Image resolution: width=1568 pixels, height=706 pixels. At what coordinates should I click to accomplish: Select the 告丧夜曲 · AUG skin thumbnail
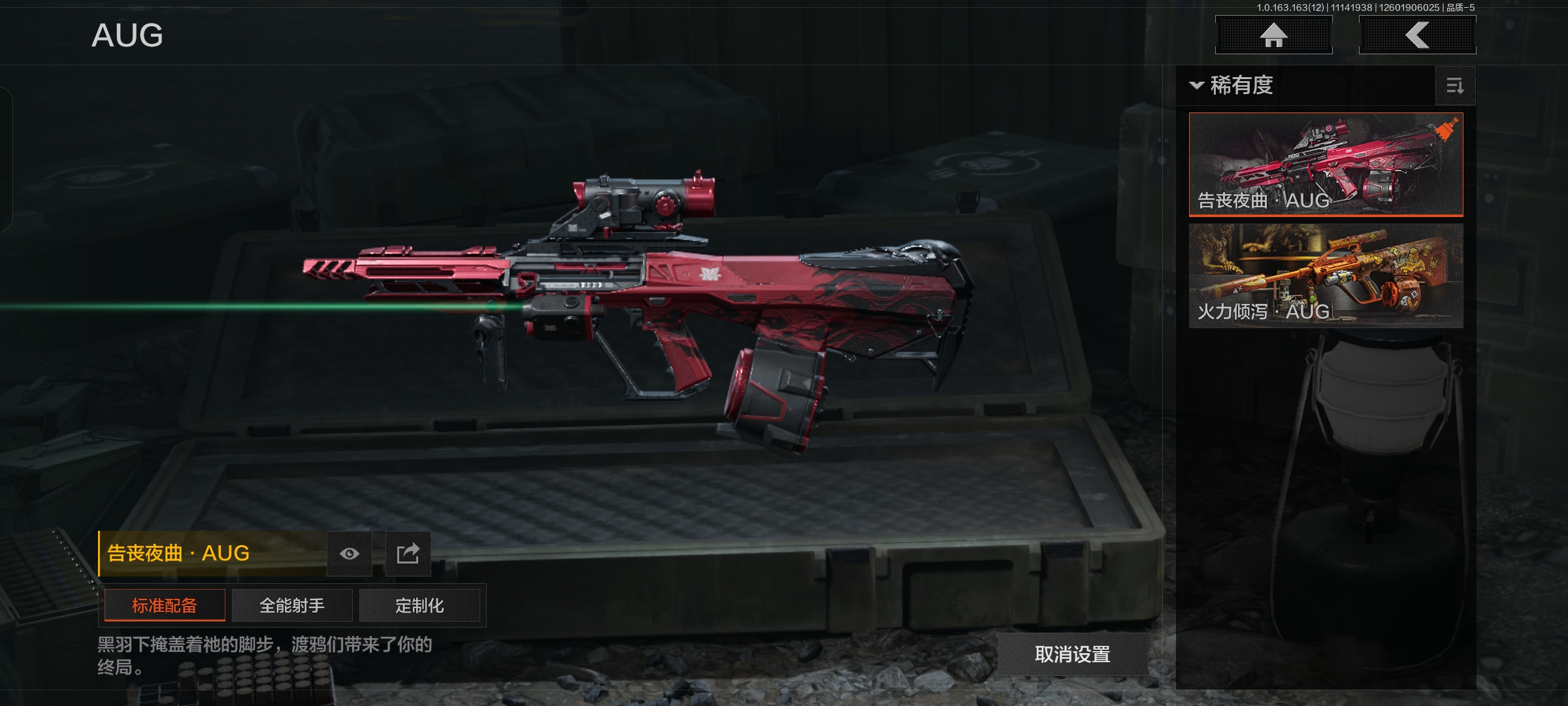pos(1326,164)
